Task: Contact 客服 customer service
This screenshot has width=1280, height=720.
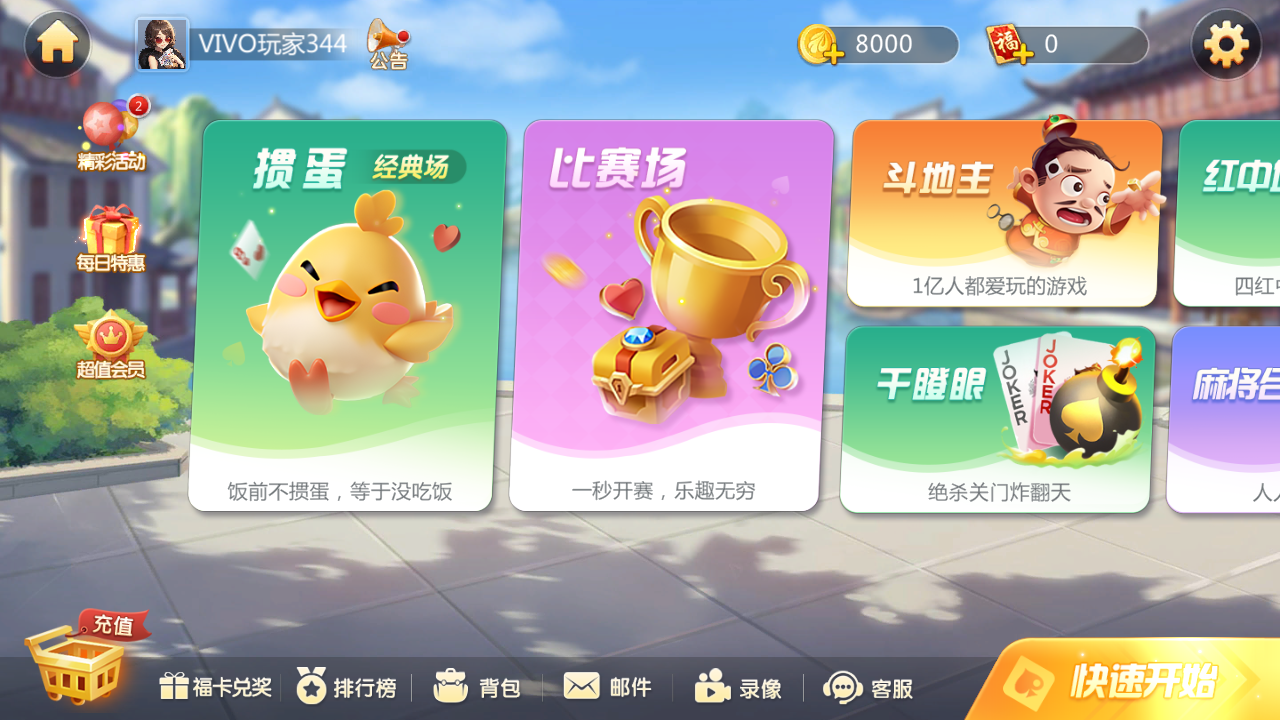Action: (x=866, y=687)
